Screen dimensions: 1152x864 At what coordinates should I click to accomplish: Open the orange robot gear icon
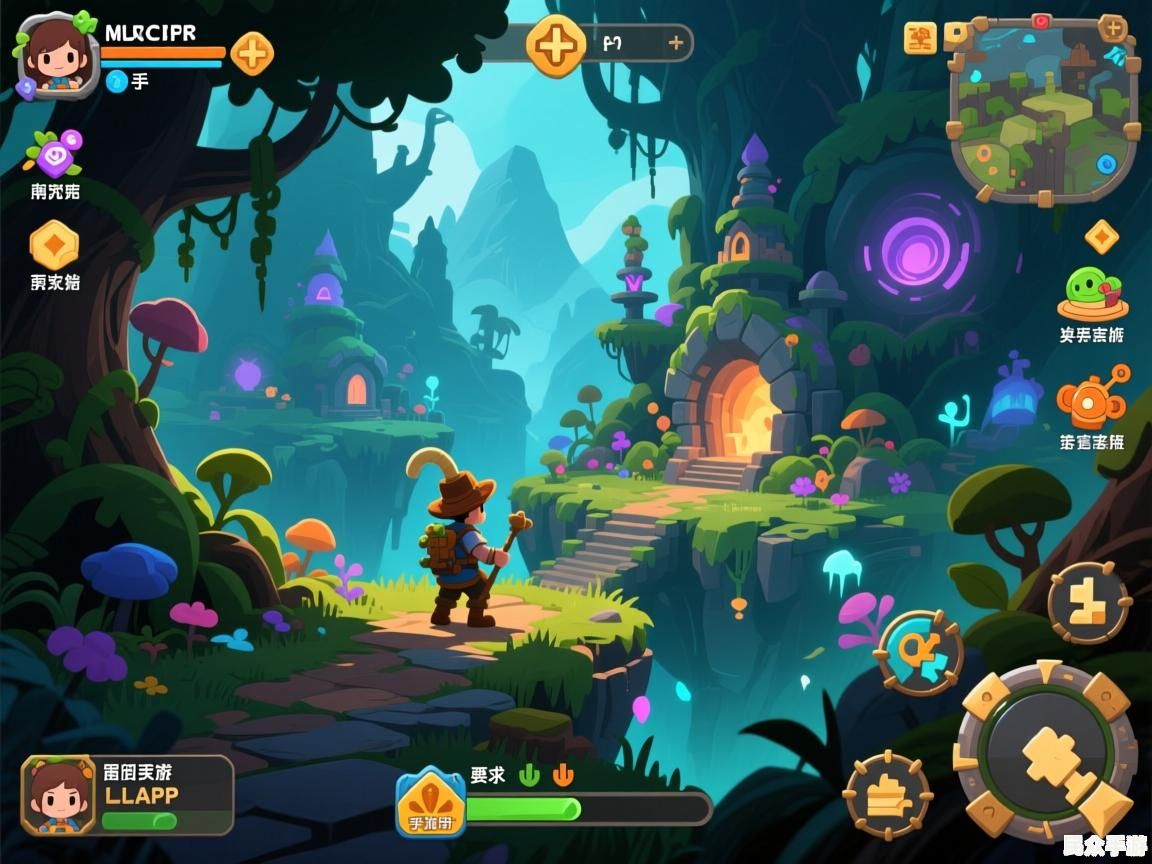pos(1090,400)
